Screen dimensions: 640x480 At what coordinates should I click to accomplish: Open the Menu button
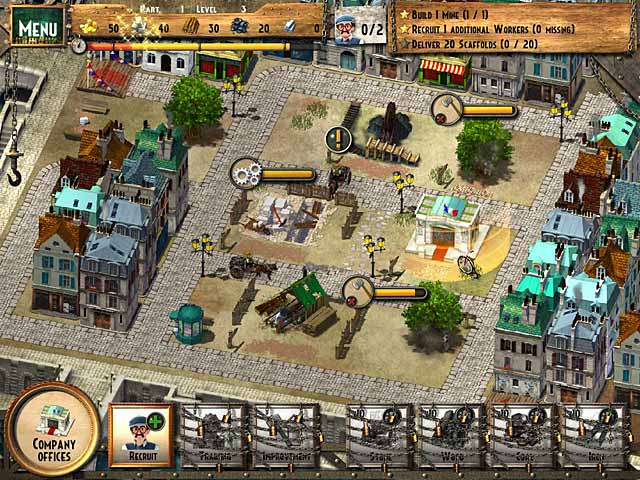coord(36,25)
